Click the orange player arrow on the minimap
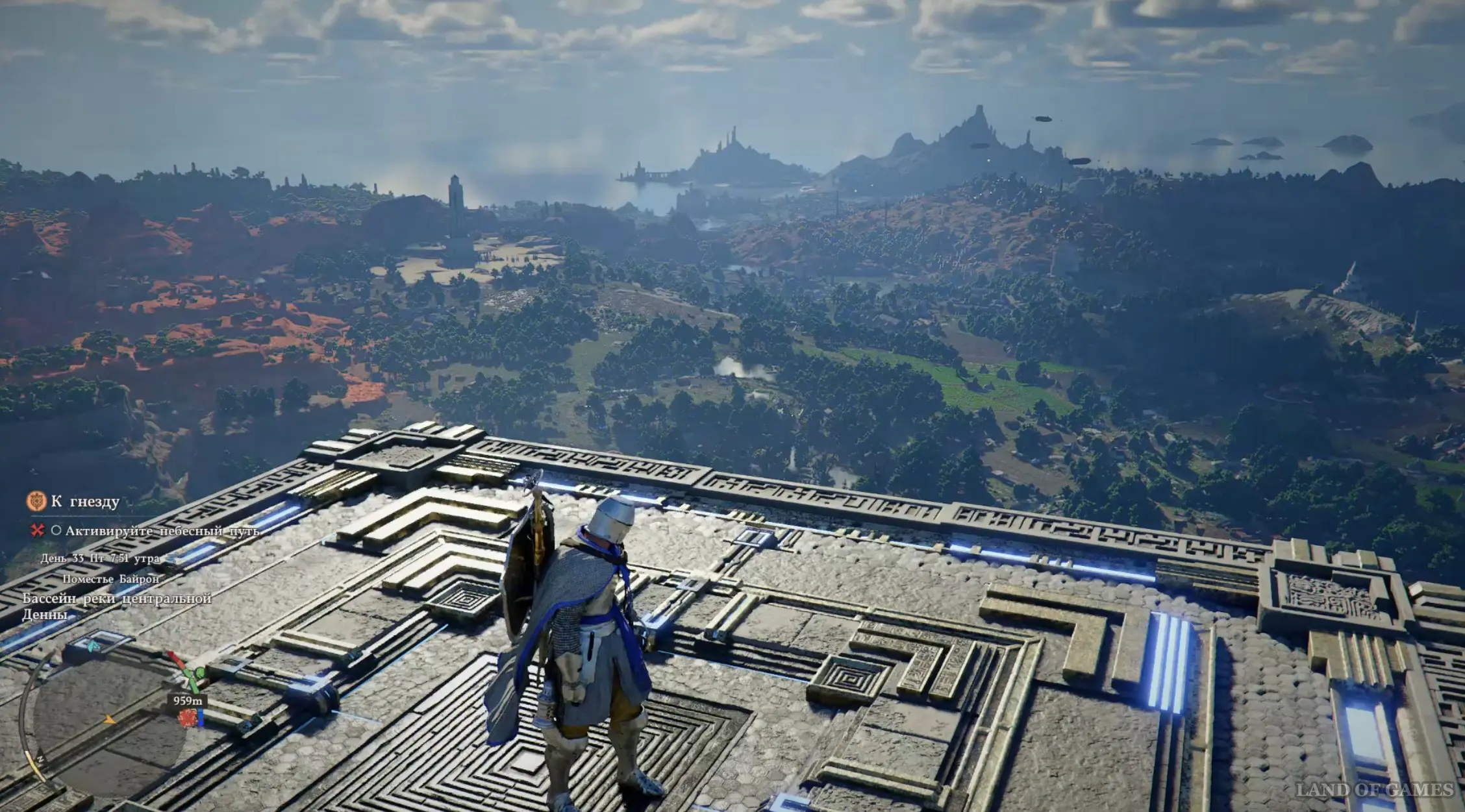 click(x=110, y=719)
